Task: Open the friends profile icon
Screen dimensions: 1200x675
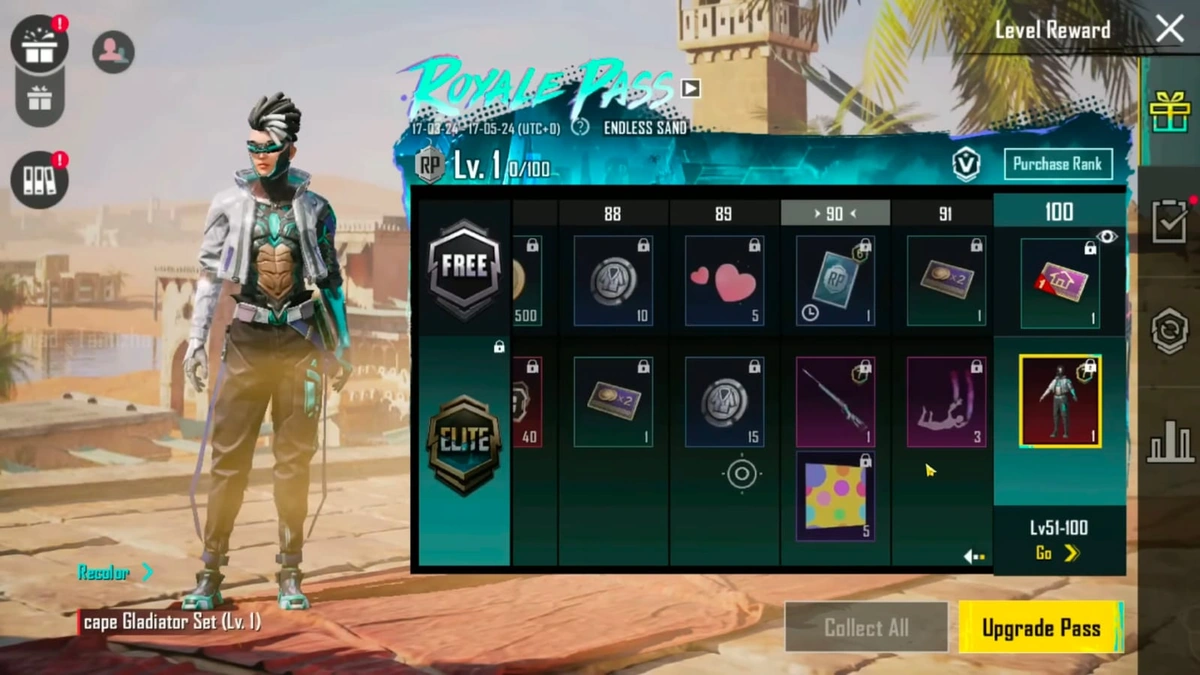Action: pyautogui.click(x=113, y=52)
